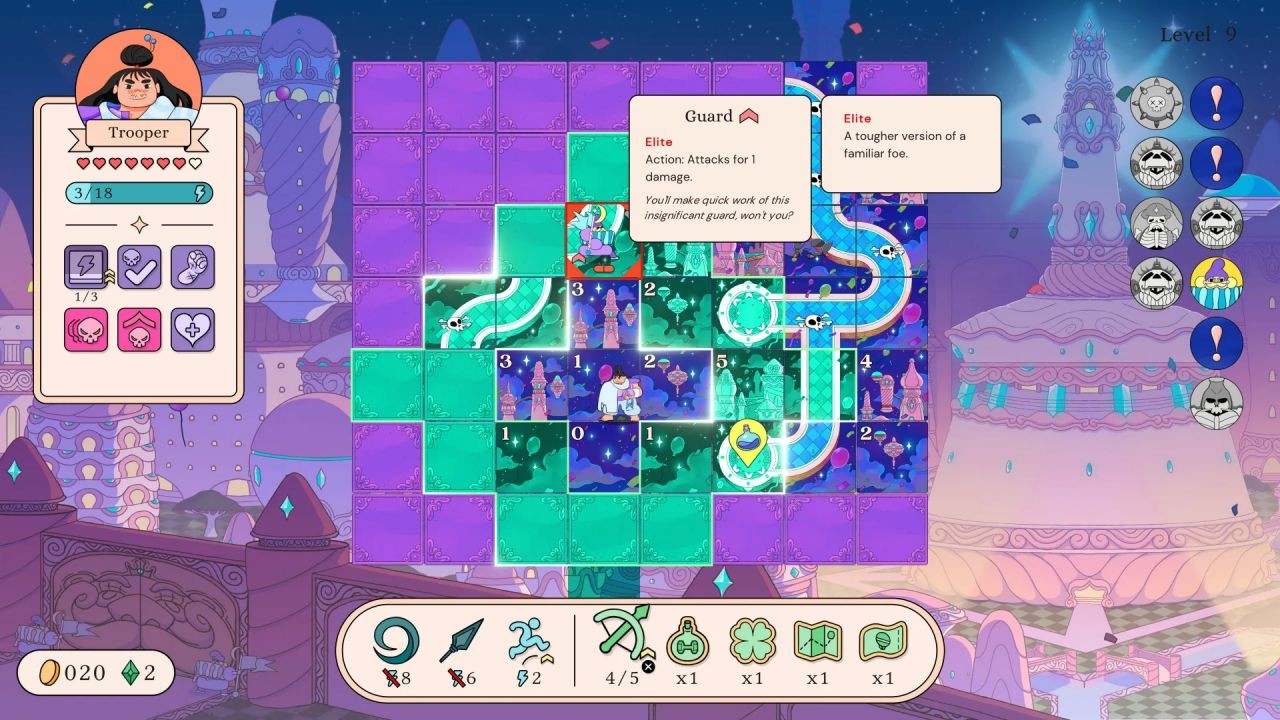
Task: Select the spear attack icon
Action: (x=461, y=641)
